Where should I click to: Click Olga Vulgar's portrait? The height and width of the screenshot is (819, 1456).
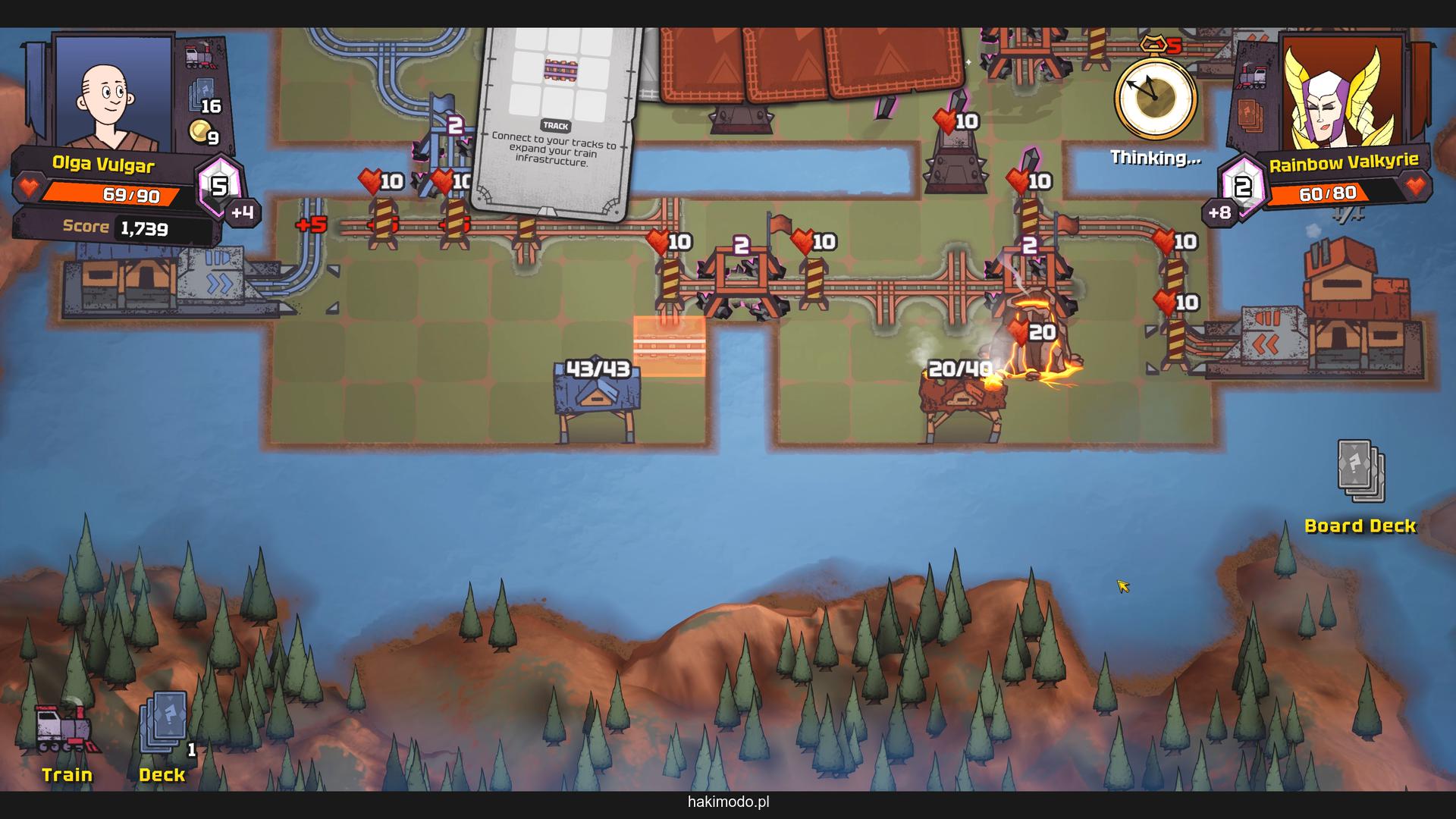click(x=113, y=91)
